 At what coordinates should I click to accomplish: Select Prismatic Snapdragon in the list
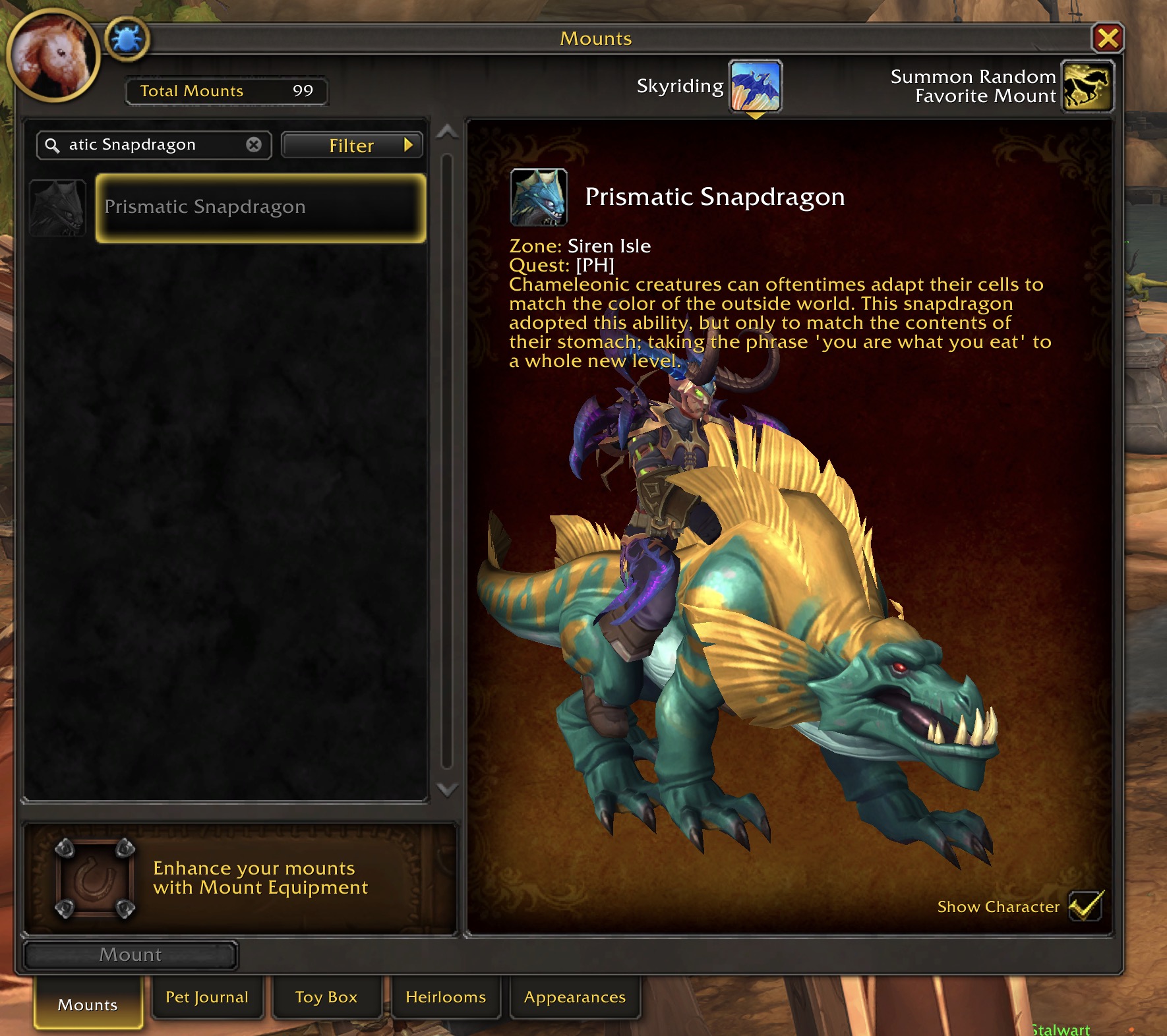click(260, 208)
